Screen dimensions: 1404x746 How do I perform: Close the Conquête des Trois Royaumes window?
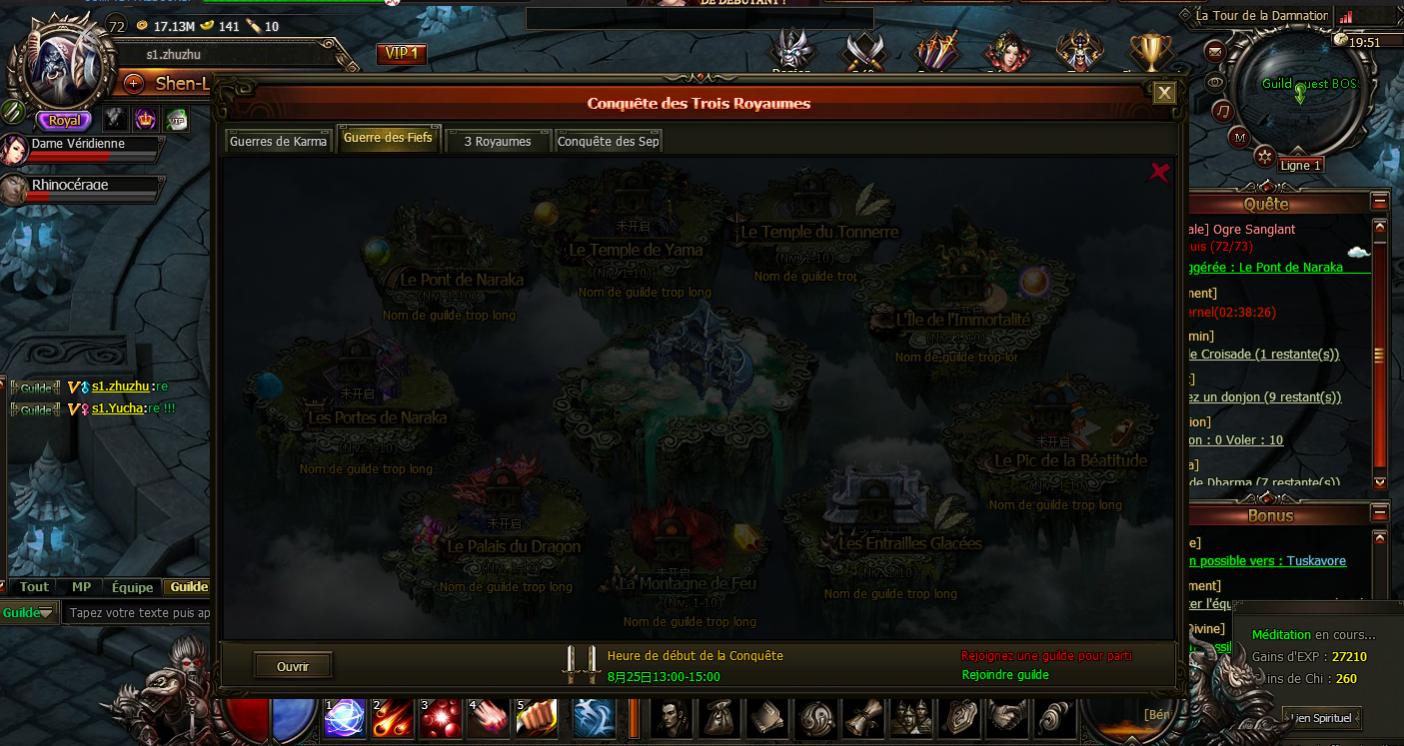1164,93
